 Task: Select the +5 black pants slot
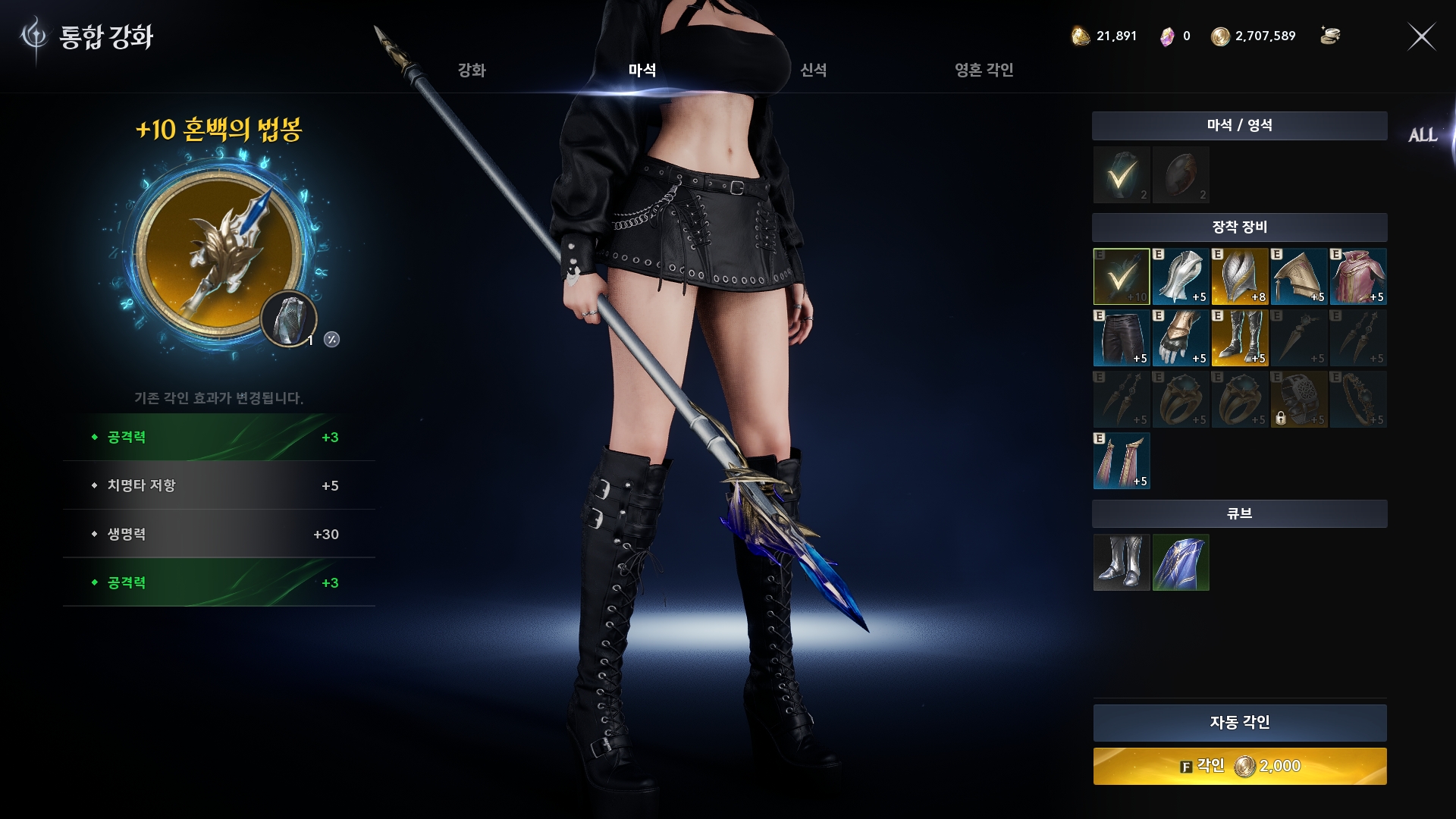pyautogui.click(x=1121, y=338)
